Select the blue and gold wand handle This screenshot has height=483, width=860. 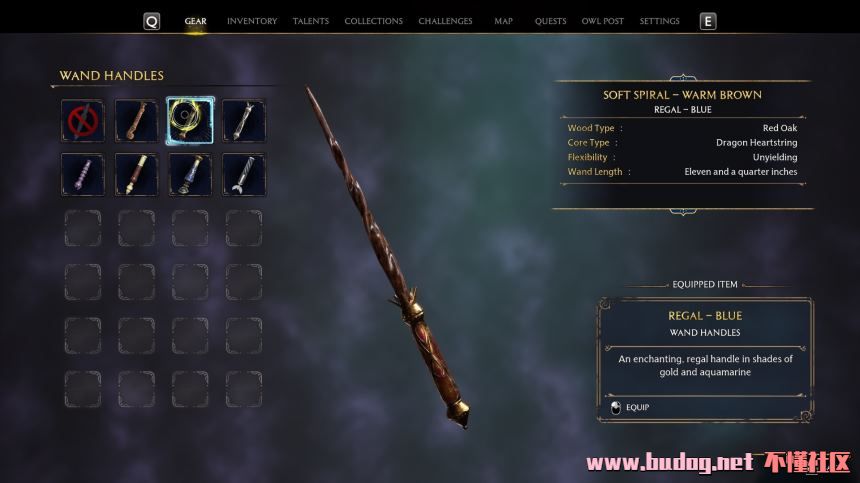tap(190, 174)
